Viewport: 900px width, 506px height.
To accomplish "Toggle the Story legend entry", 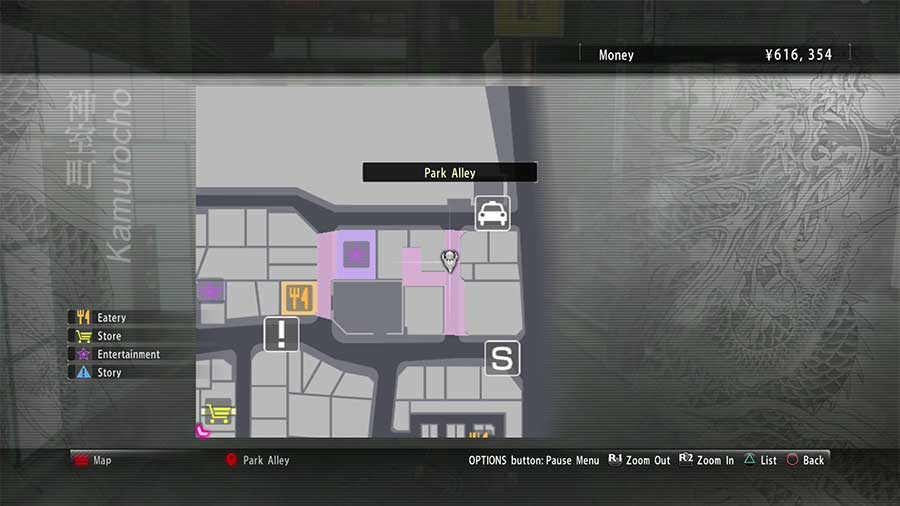I will [109, 372].
